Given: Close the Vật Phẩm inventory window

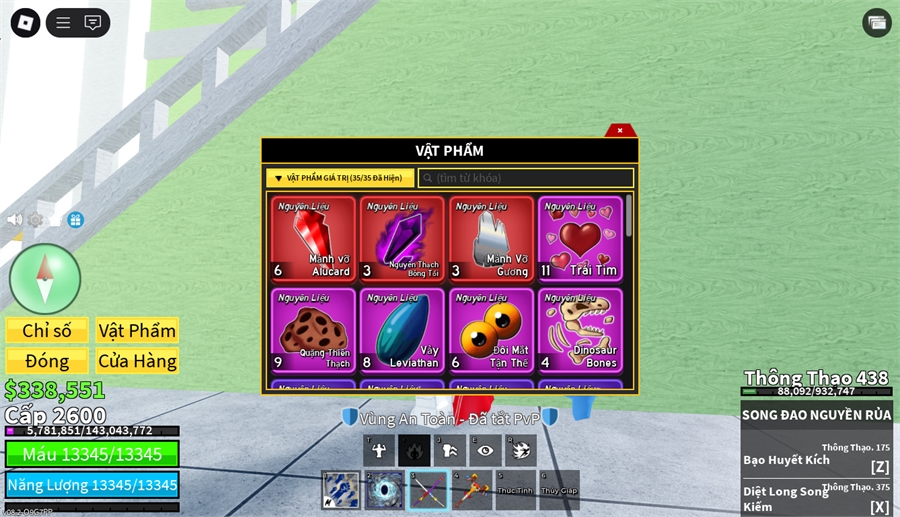Looking at the screenshot, I should point(620,130).
